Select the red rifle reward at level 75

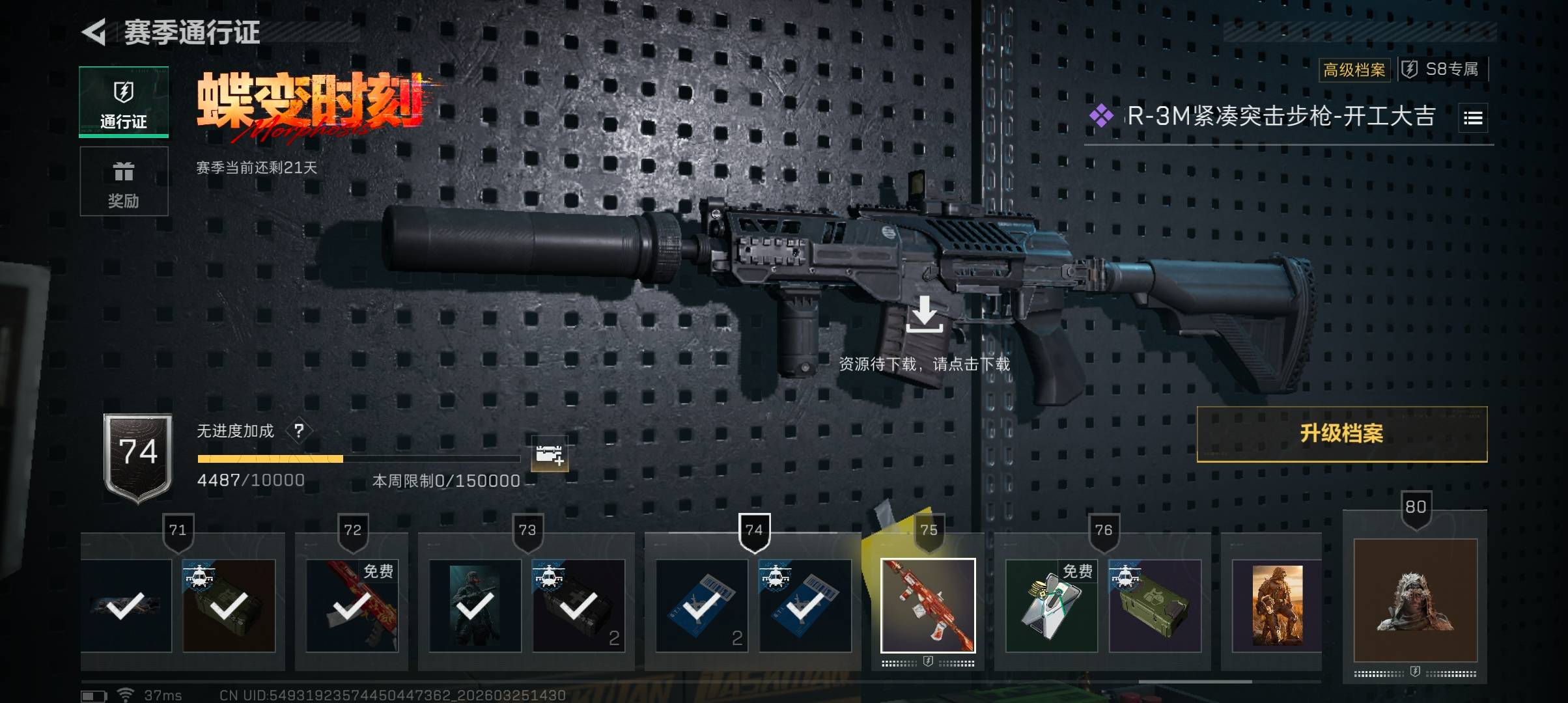(x=928, y=605)
